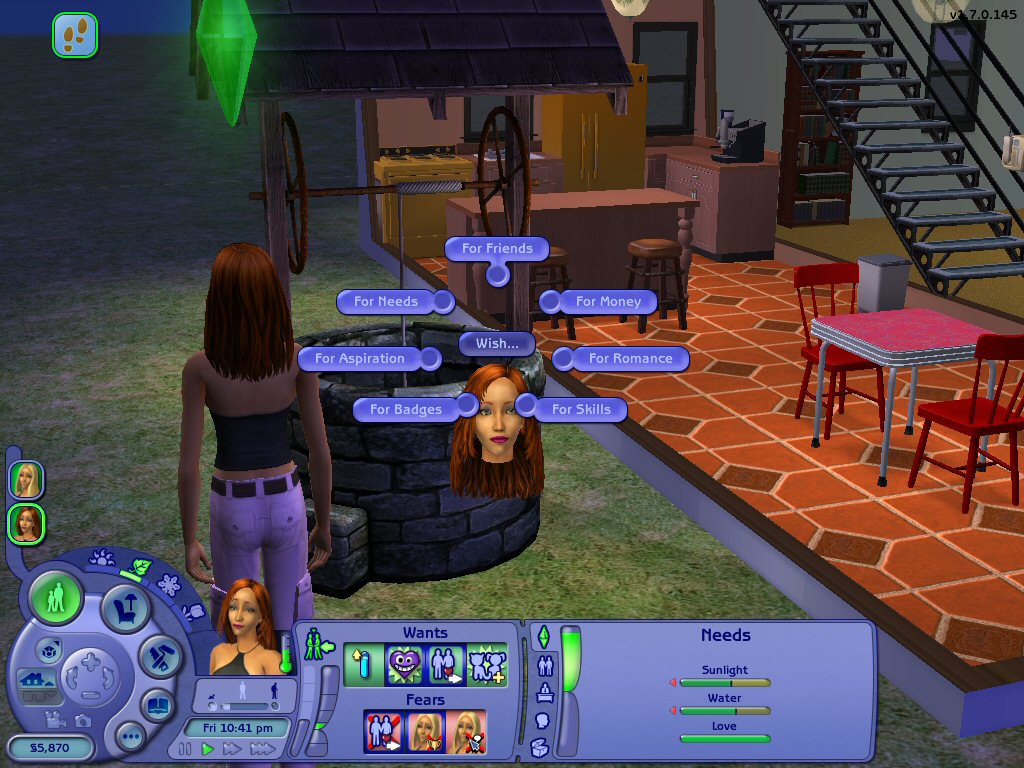Select the grinning purple heart want

(x=404, y=666)
